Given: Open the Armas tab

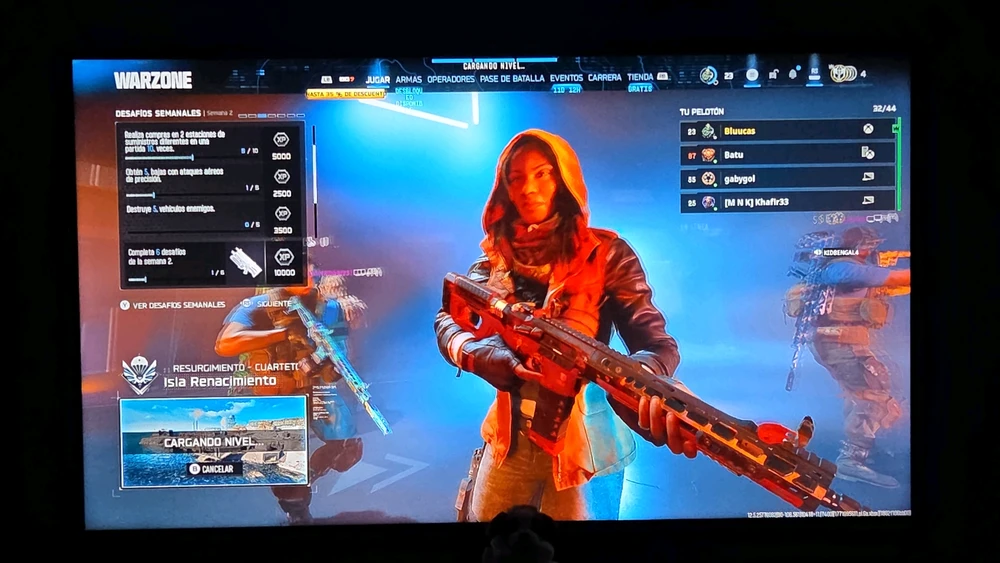Looking at the screenshot, I should [408, 78].
